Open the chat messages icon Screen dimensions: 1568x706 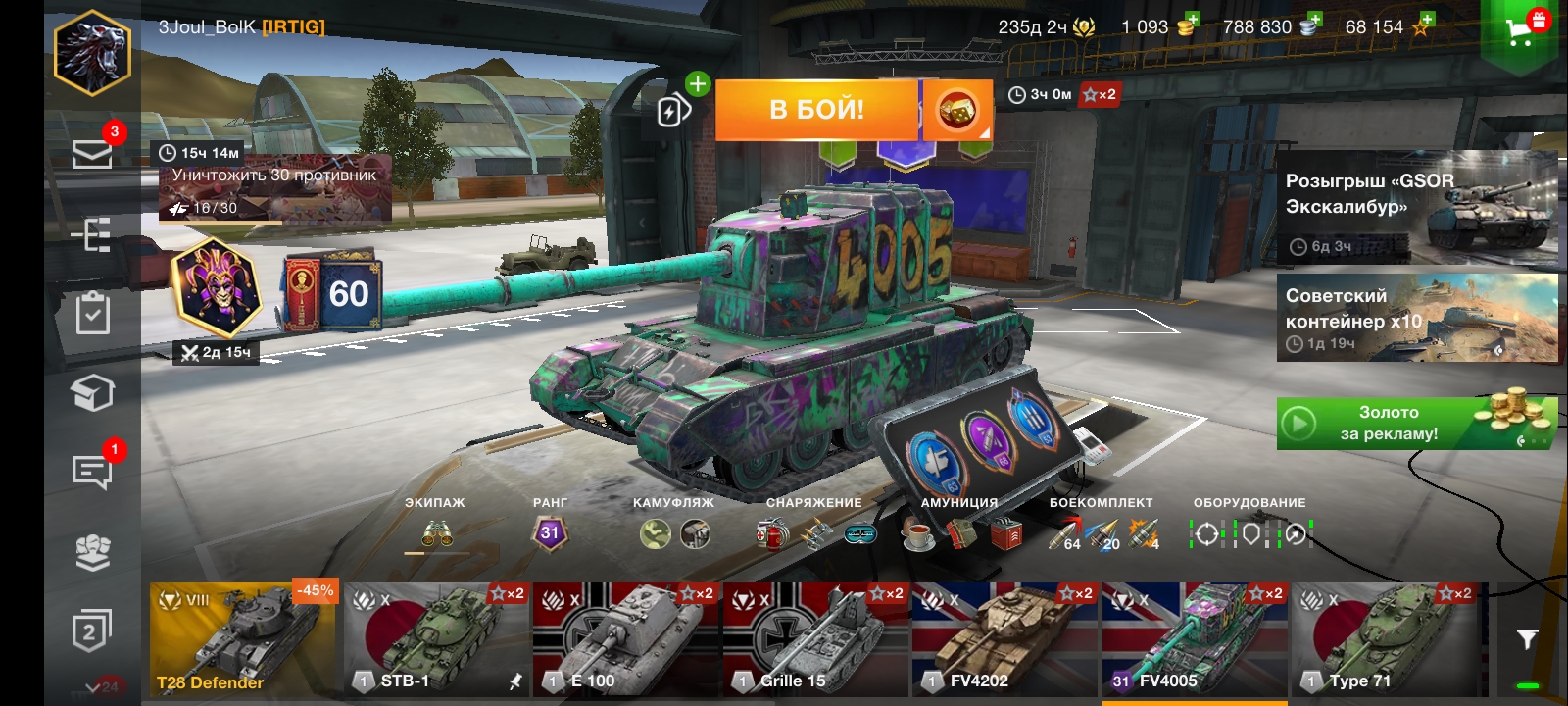coord(92,472)
